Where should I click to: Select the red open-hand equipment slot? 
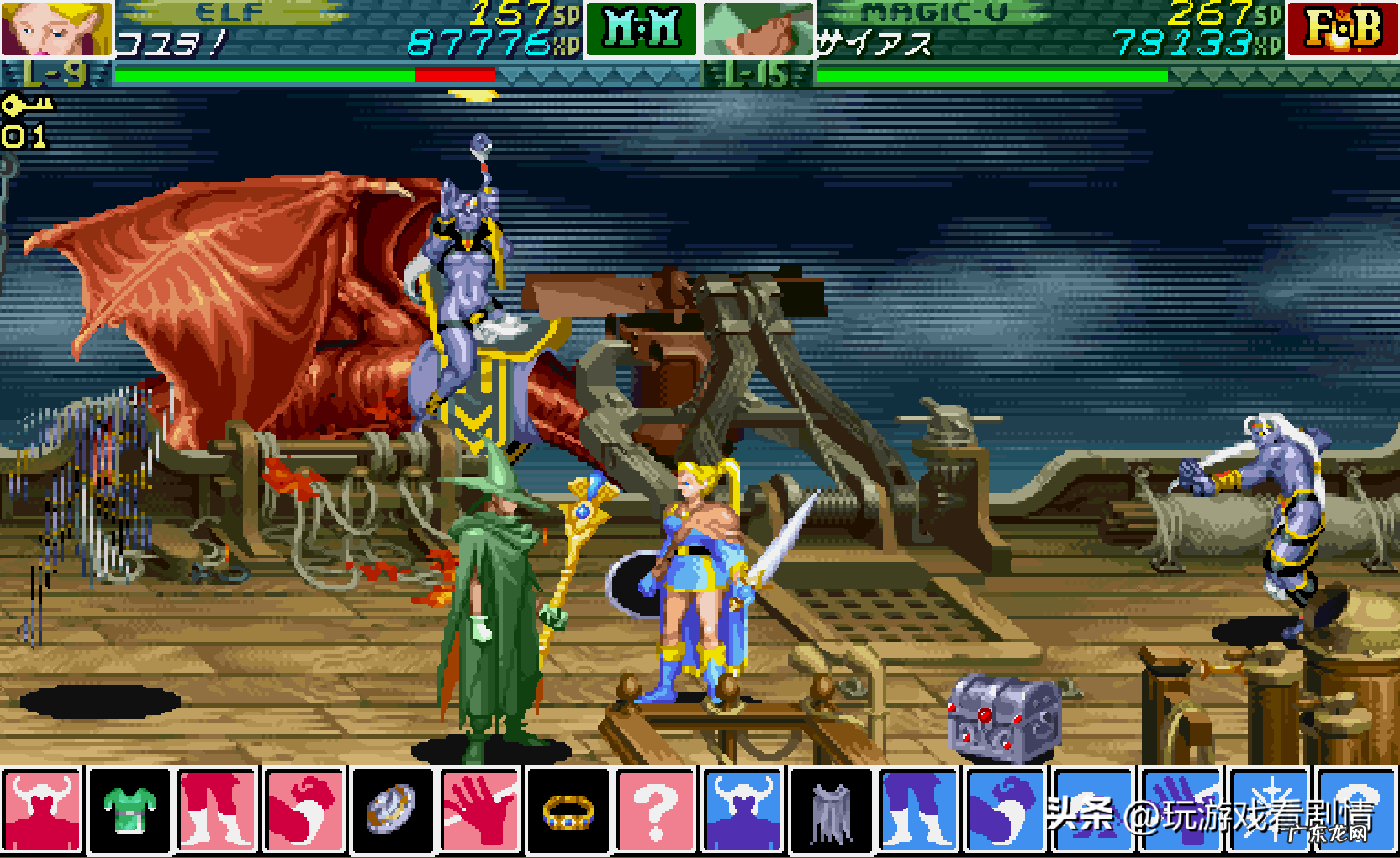480,810
